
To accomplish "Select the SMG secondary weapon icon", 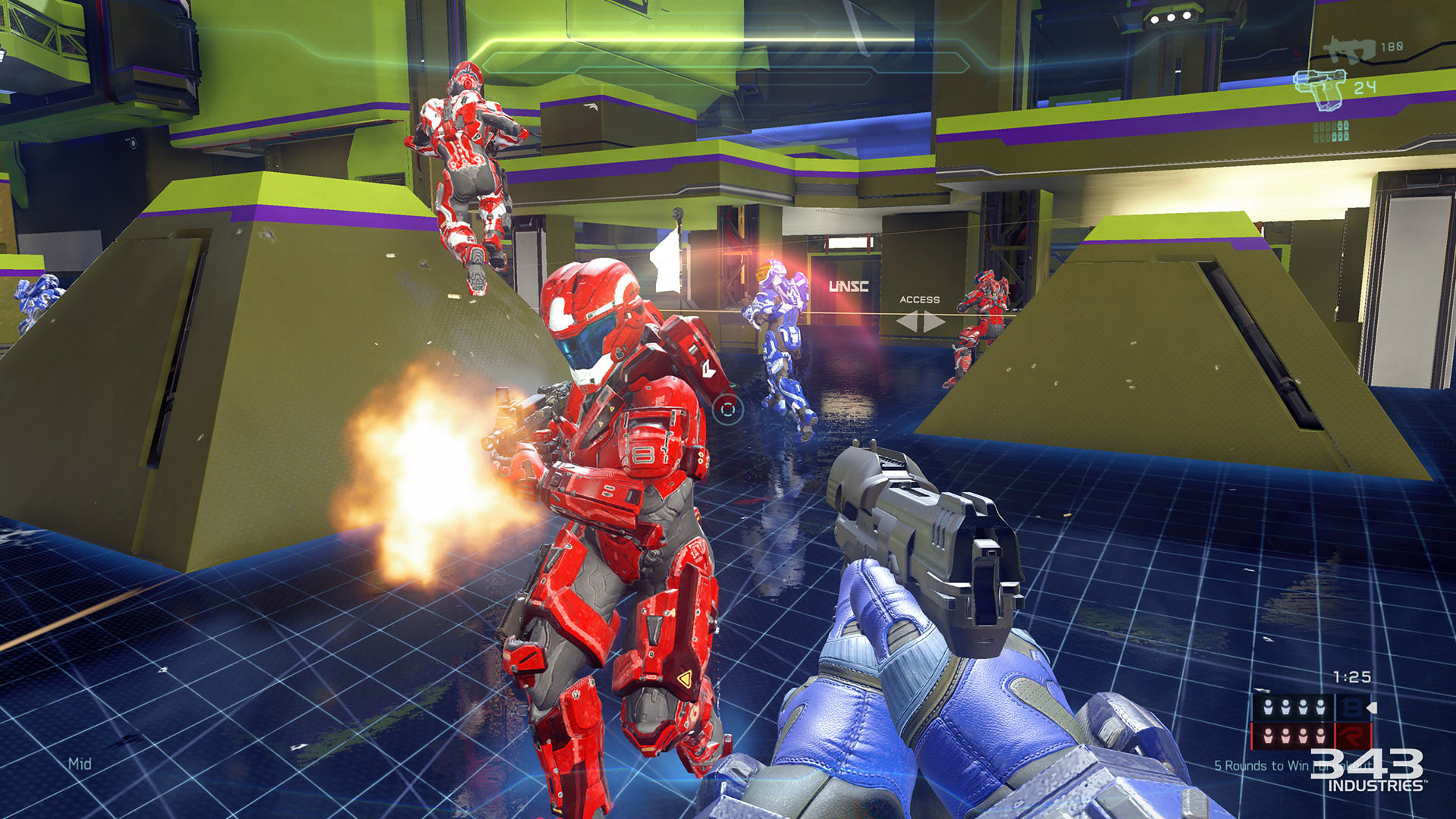I will 1349,49.
